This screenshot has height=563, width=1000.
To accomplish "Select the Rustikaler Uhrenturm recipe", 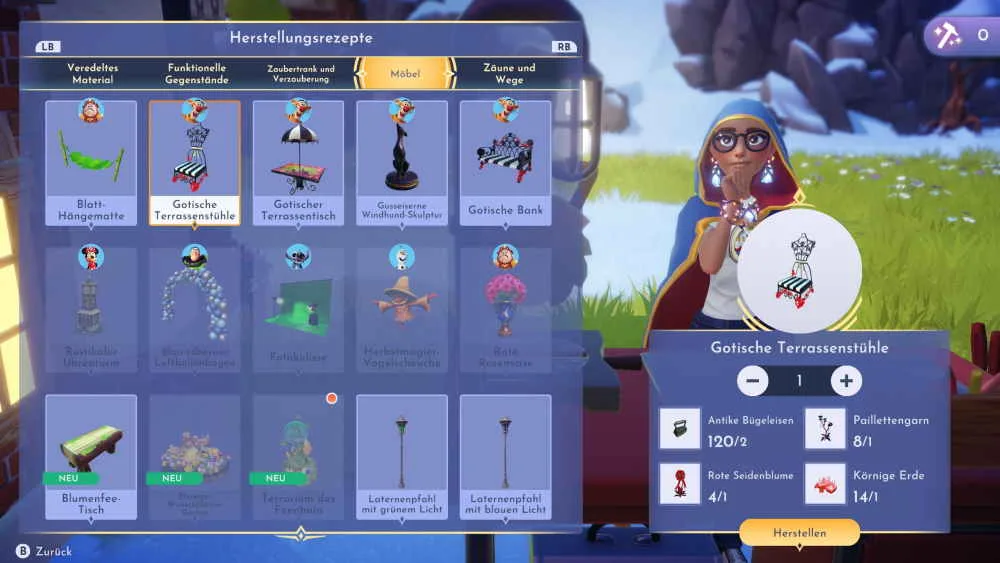I will point(91,308).
